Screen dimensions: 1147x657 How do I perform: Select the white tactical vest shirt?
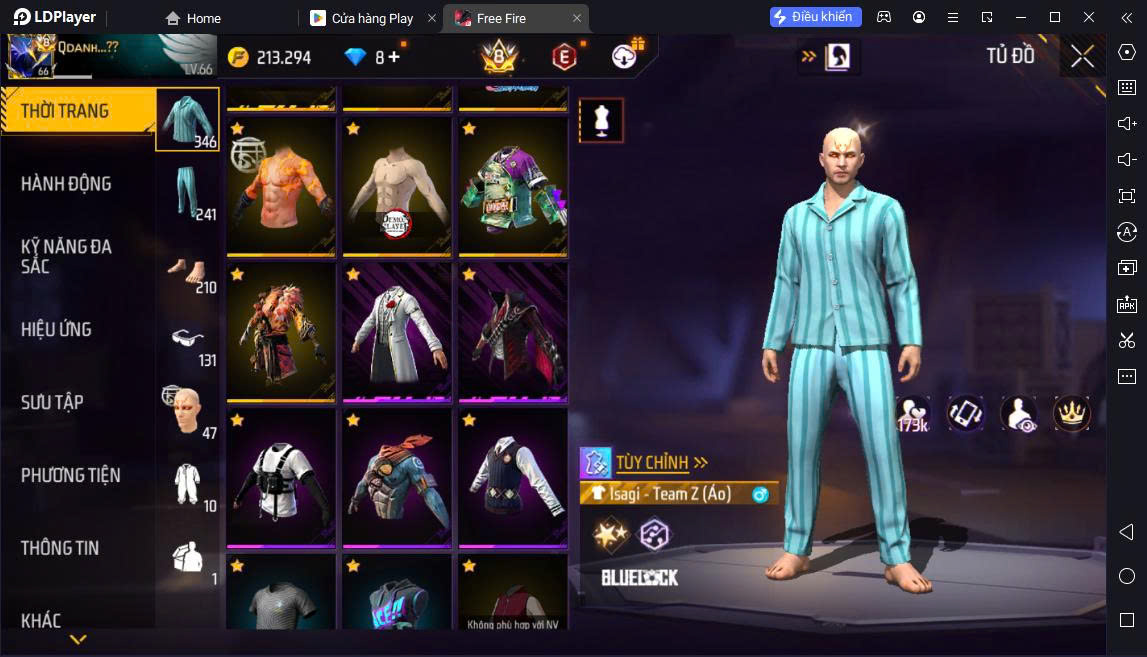pos(281,478)
